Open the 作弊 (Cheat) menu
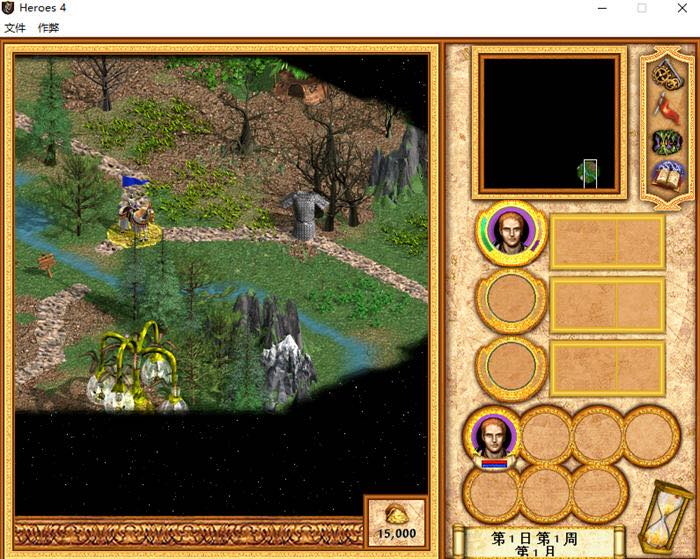This screenshot has height=559, width=700. (48, 28)
